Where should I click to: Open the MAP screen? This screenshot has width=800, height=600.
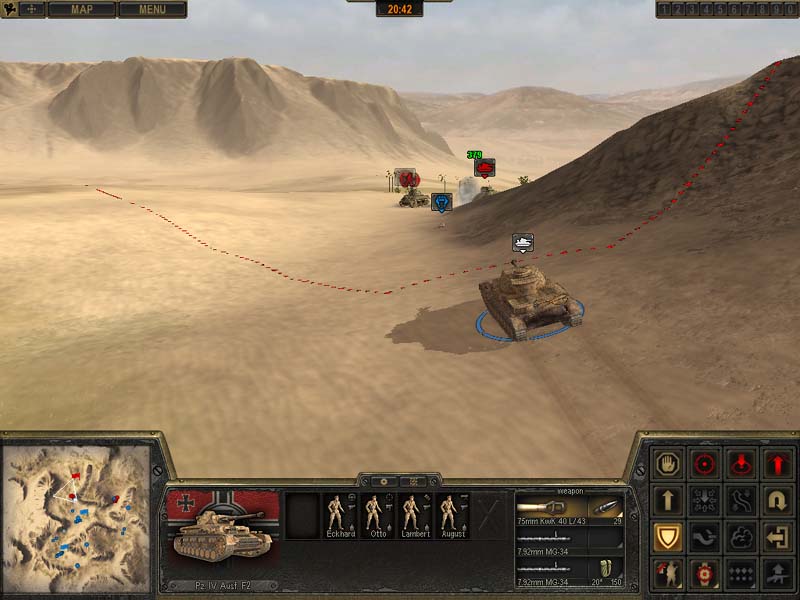coord(80,9)
